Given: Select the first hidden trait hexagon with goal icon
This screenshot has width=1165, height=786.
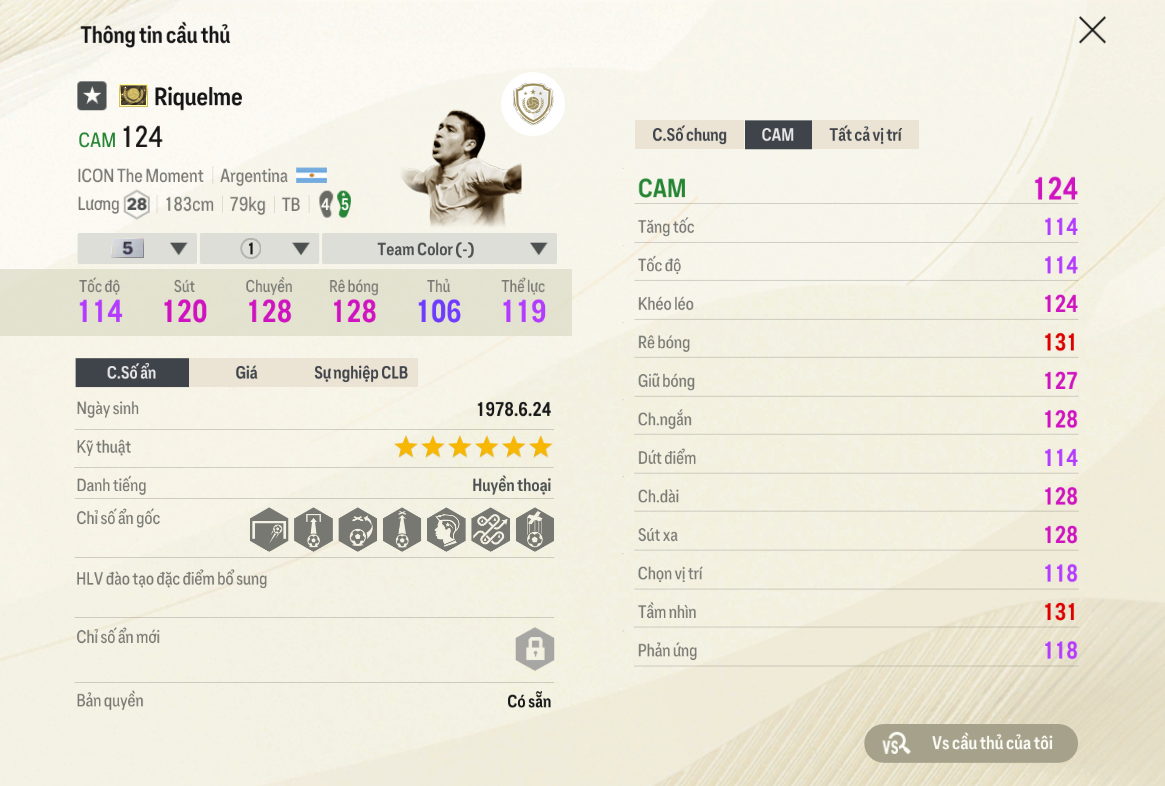Looking at the screenshot, I should point(269,530).
